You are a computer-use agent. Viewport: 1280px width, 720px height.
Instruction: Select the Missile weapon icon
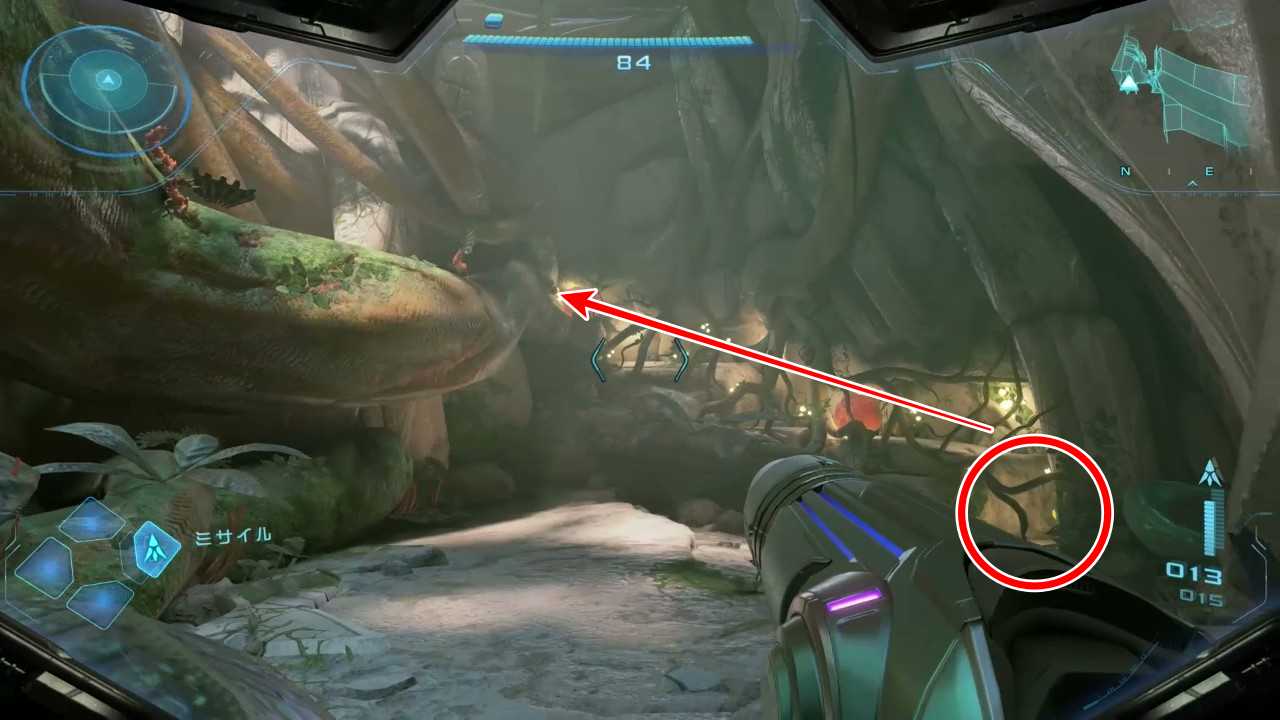click(x=156, y=548)
